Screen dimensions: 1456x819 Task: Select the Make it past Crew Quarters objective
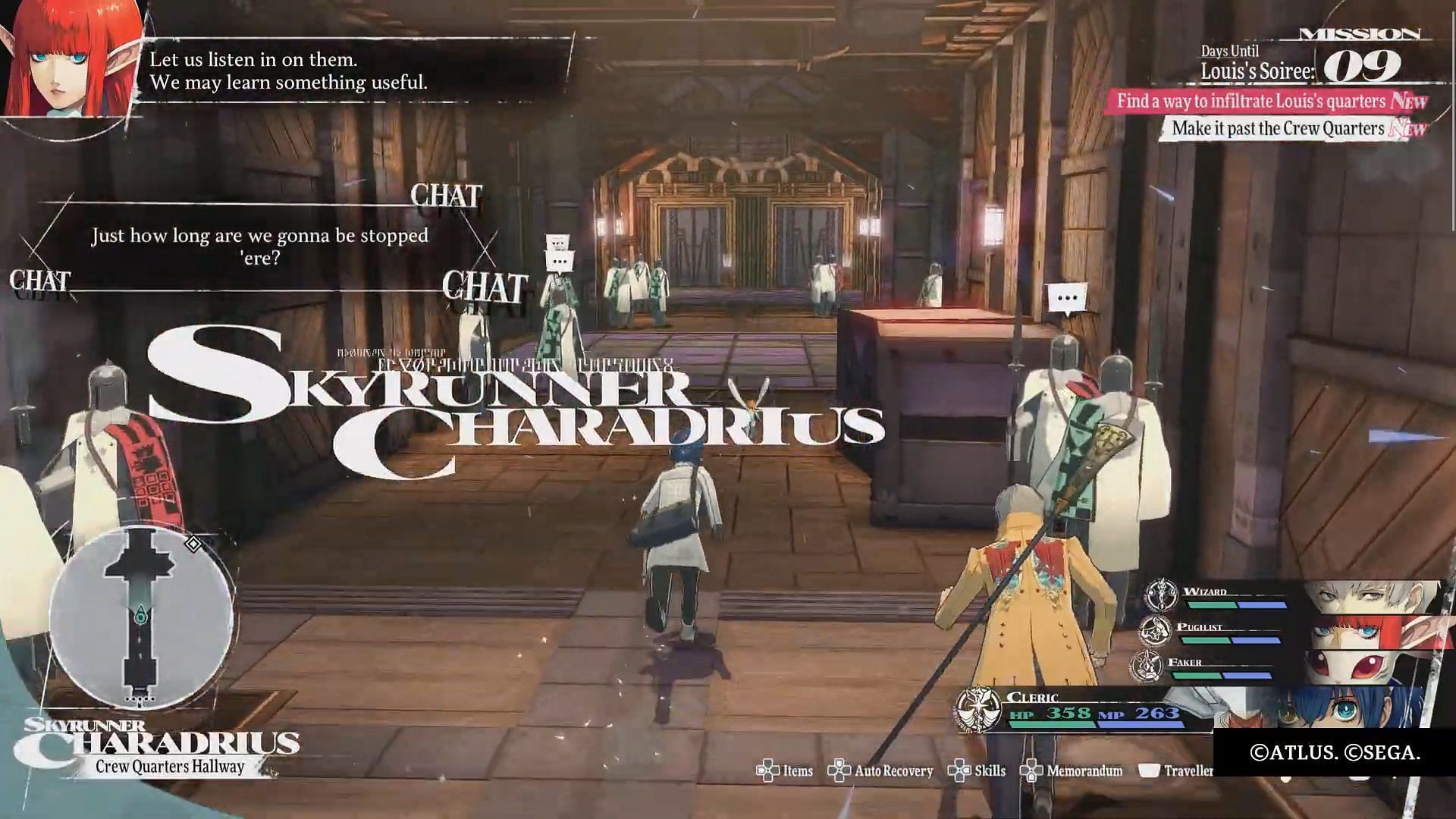point(1278,128)
